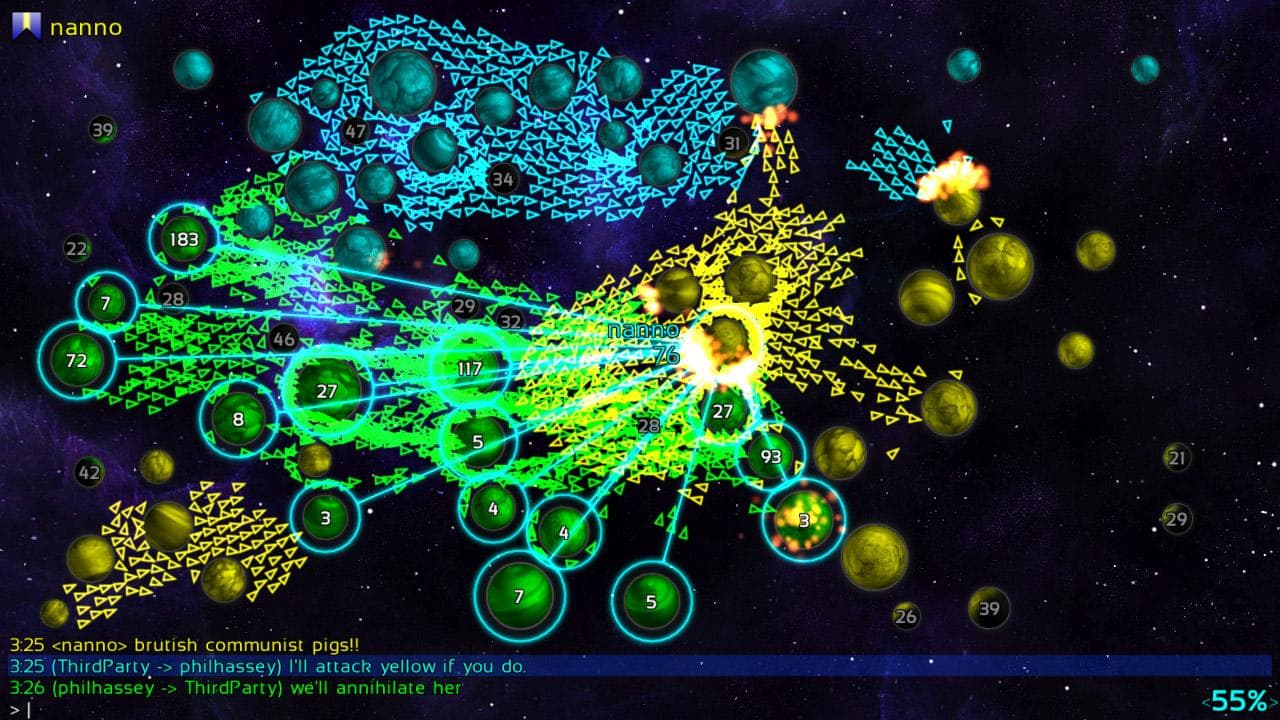Image resolution: width=1280 pixels, height=720 pixels.
Task: Select the green planet numbered 27 with cyan ring
Action: click(327, 392)
